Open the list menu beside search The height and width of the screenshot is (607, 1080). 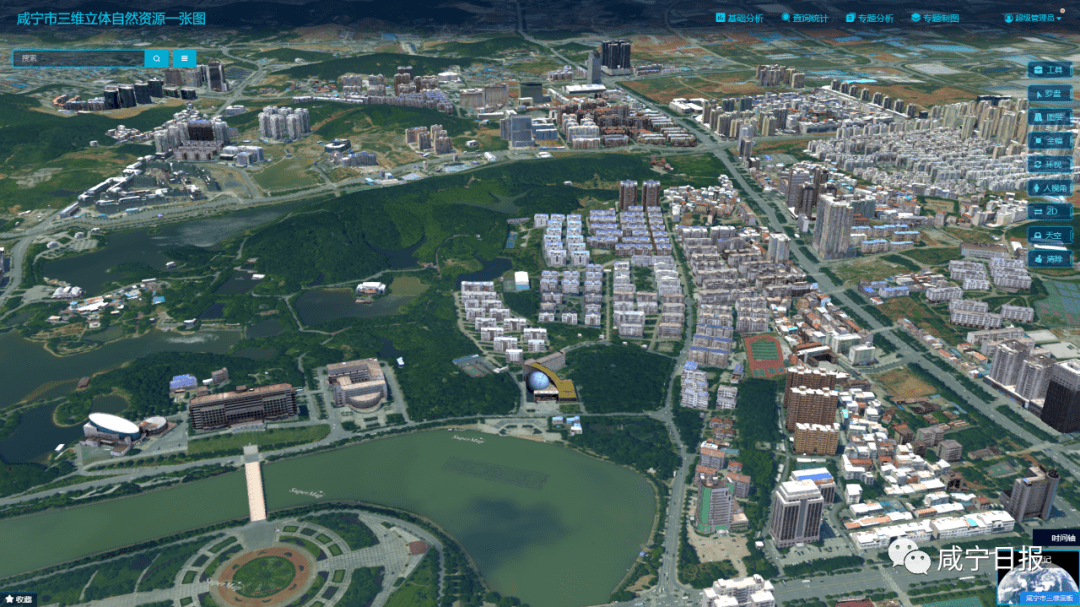pyautogui.click(x=185, y=58)
